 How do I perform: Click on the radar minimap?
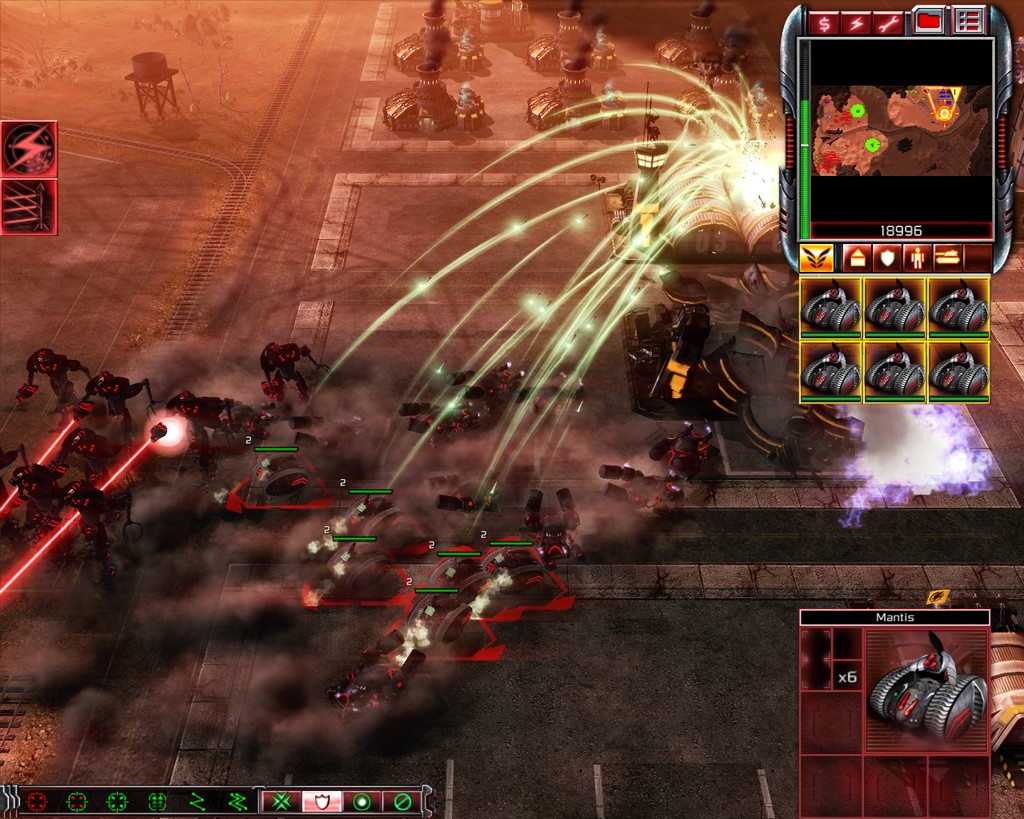pyautogui.click(x=900, y=130)
